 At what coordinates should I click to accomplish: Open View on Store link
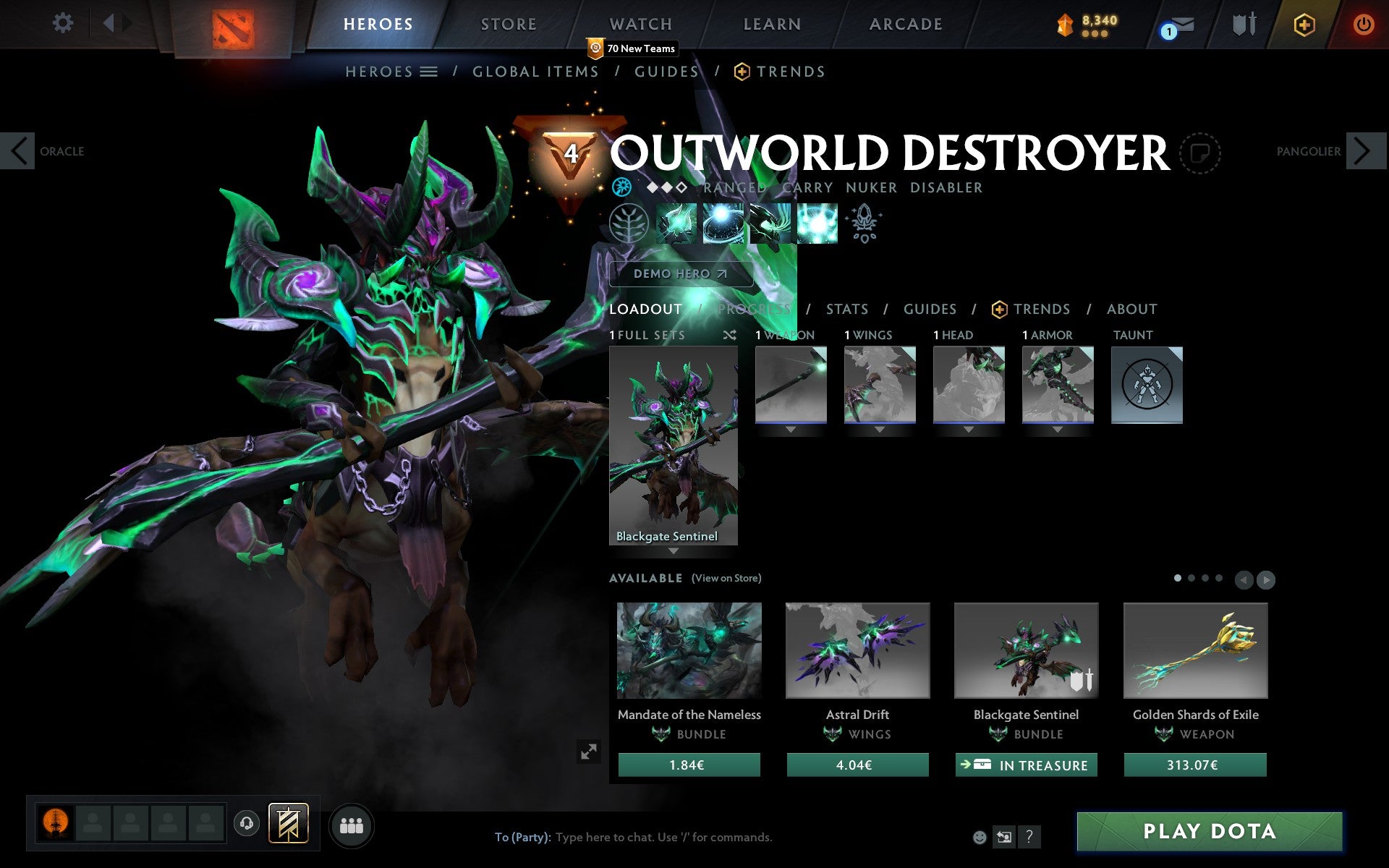point(727,578)
